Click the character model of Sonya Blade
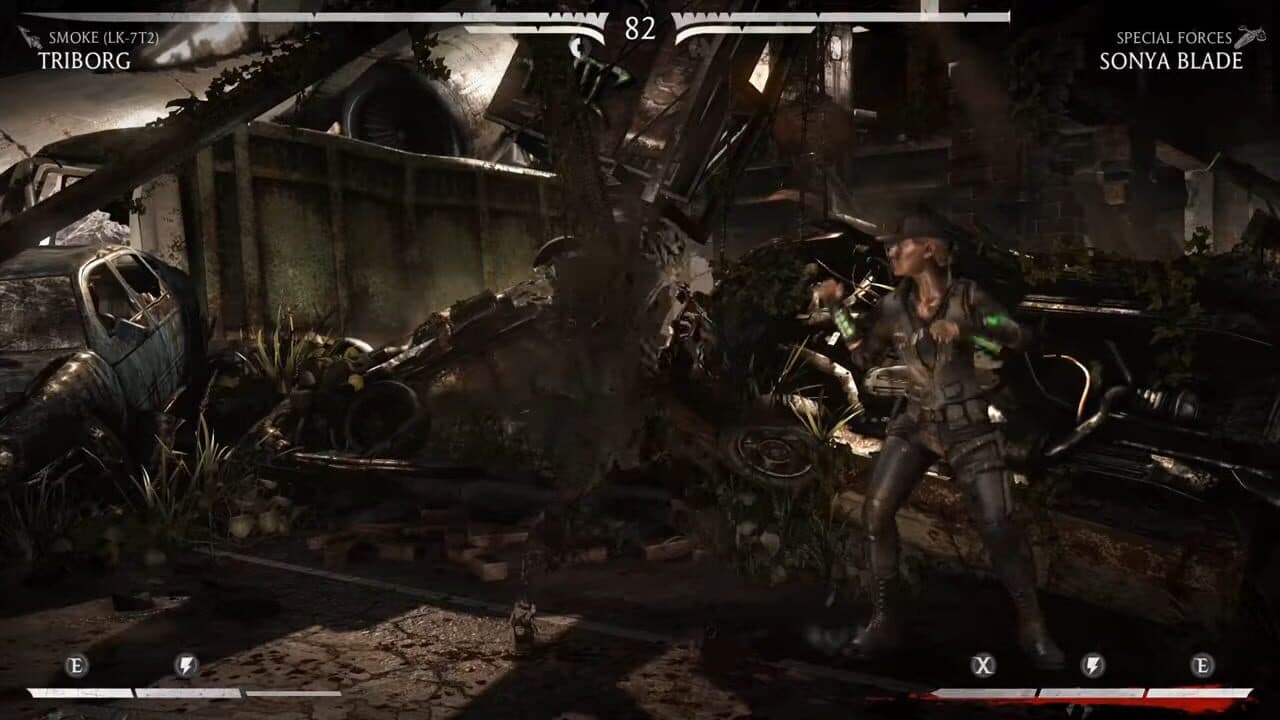1280x720 pixels. click(930, 420)
